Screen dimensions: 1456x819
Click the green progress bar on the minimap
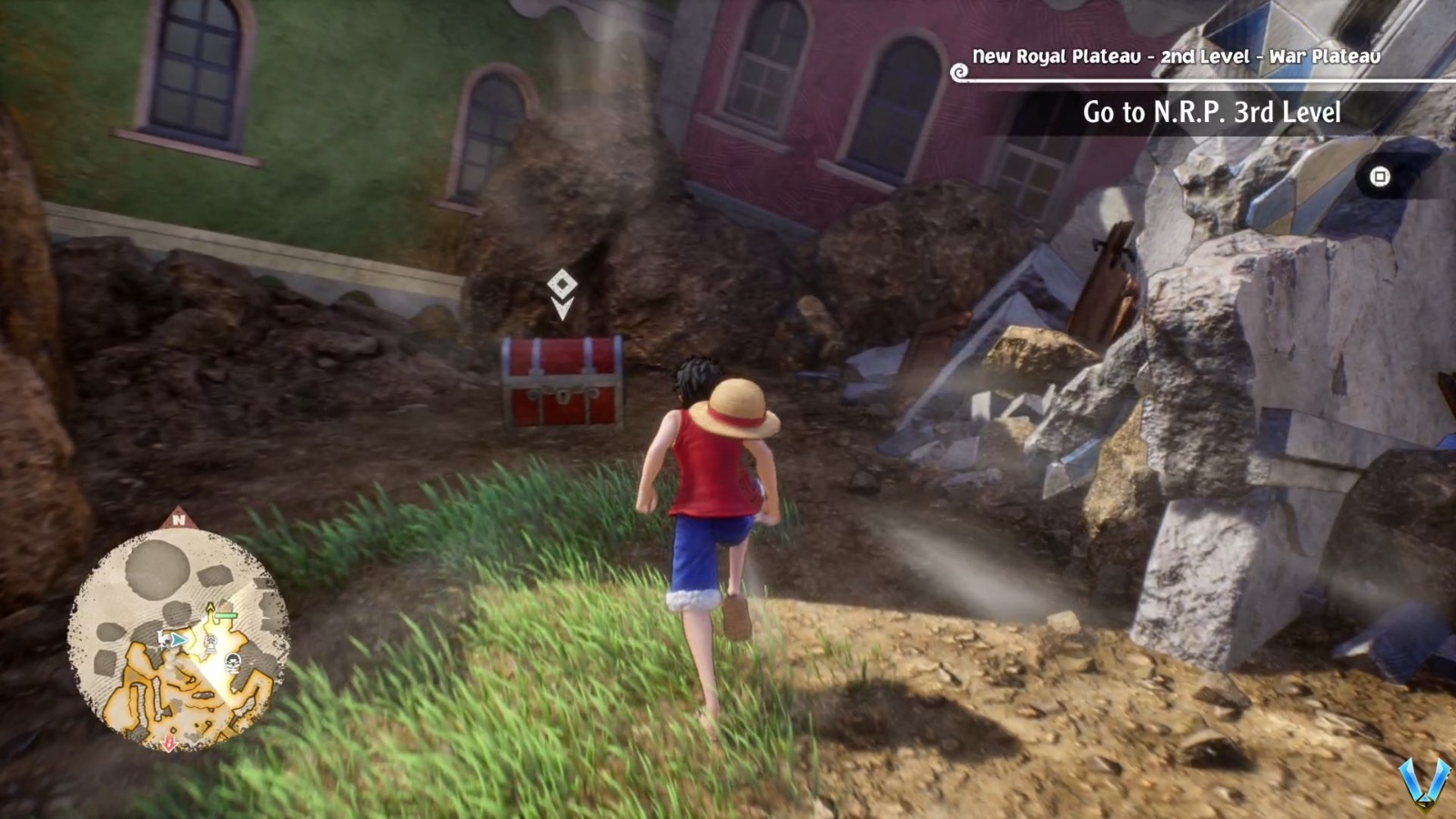point(226,616)
